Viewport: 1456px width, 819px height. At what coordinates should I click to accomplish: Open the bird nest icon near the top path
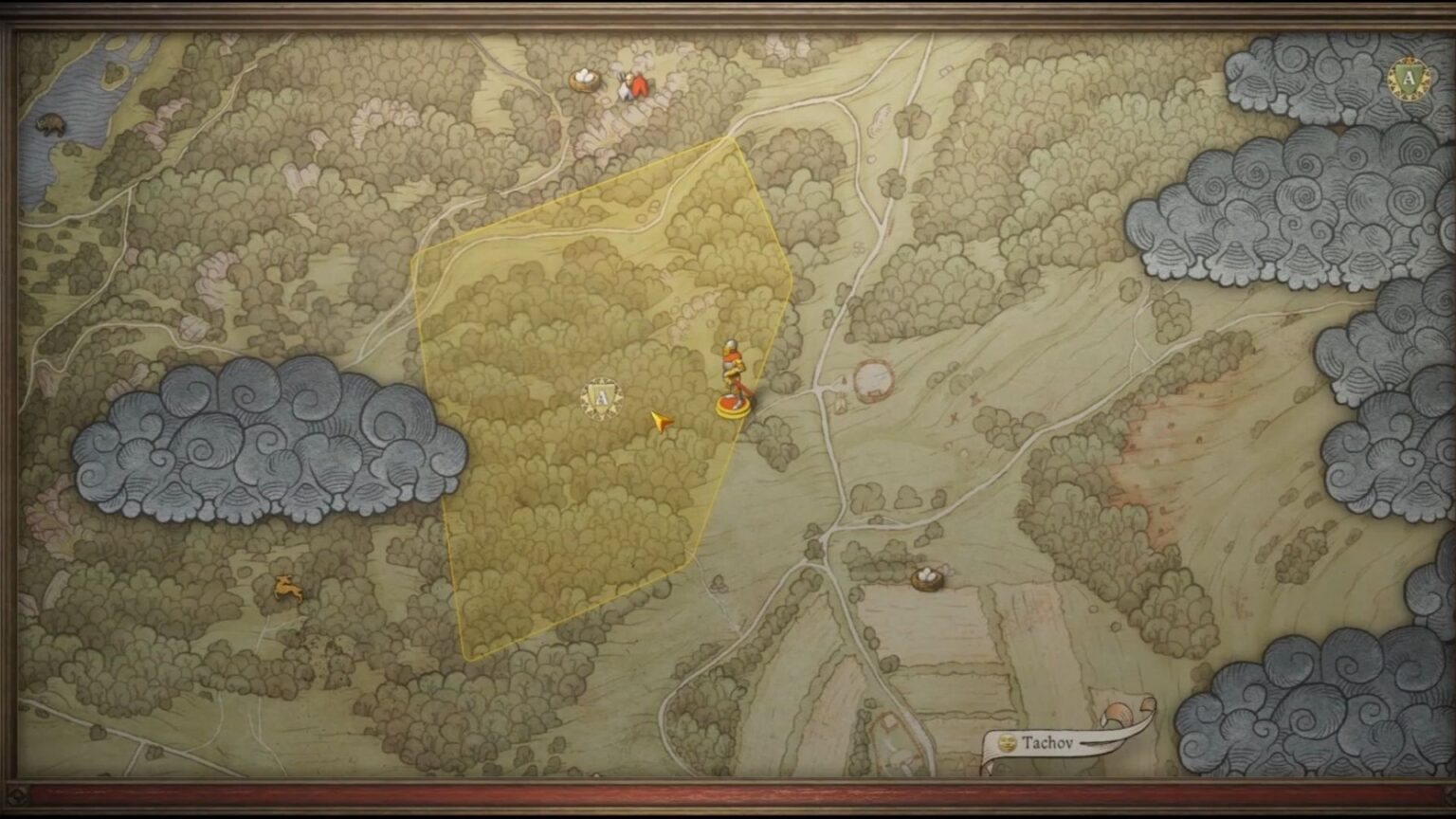coord(585,80)
